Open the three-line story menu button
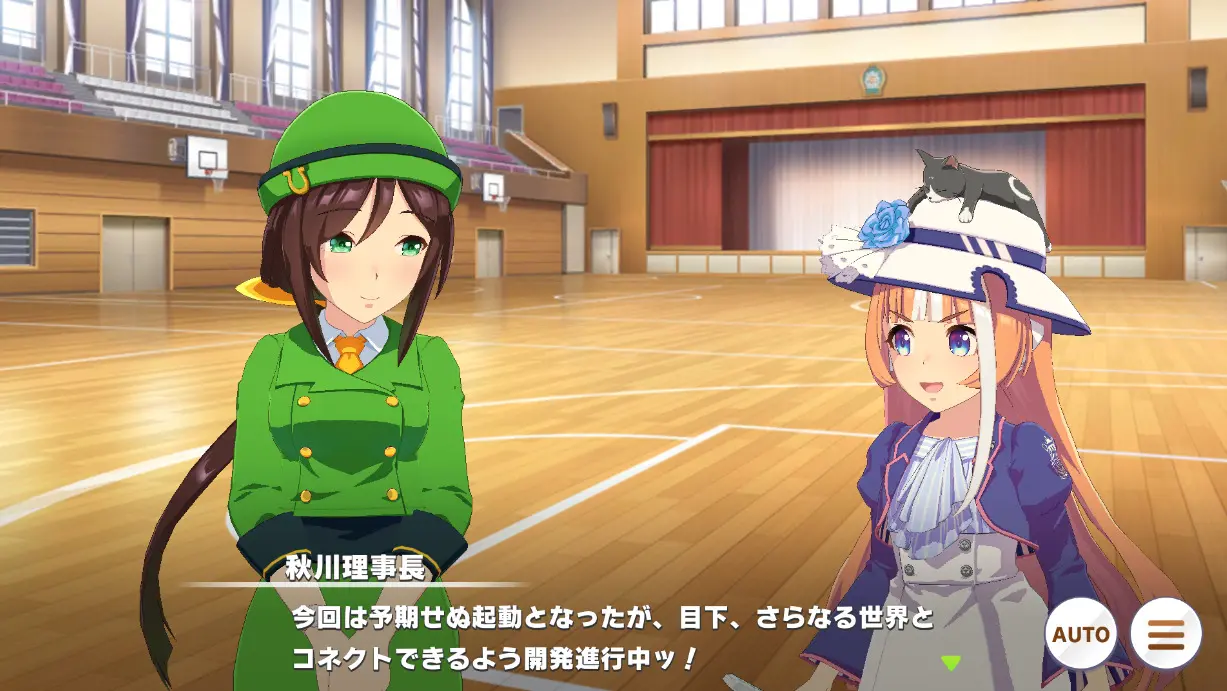This screenshot has height=691, width=1227. point(1166,634)
